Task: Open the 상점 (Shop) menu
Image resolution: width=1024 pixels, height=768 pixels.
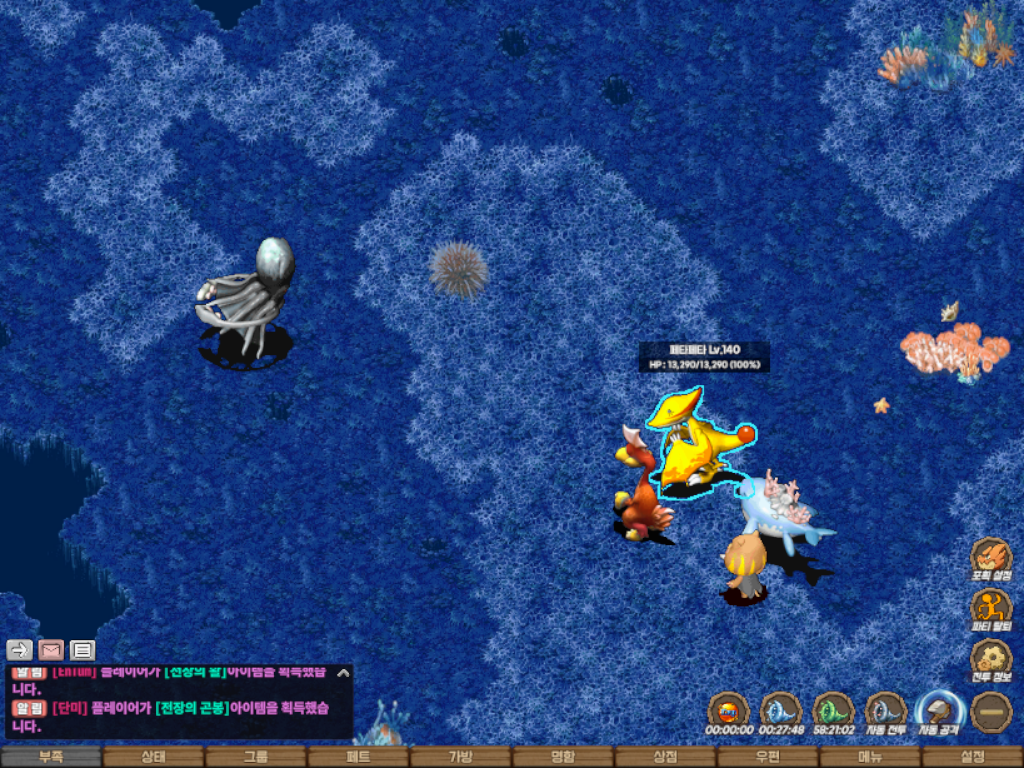Action: coord(665,757)
